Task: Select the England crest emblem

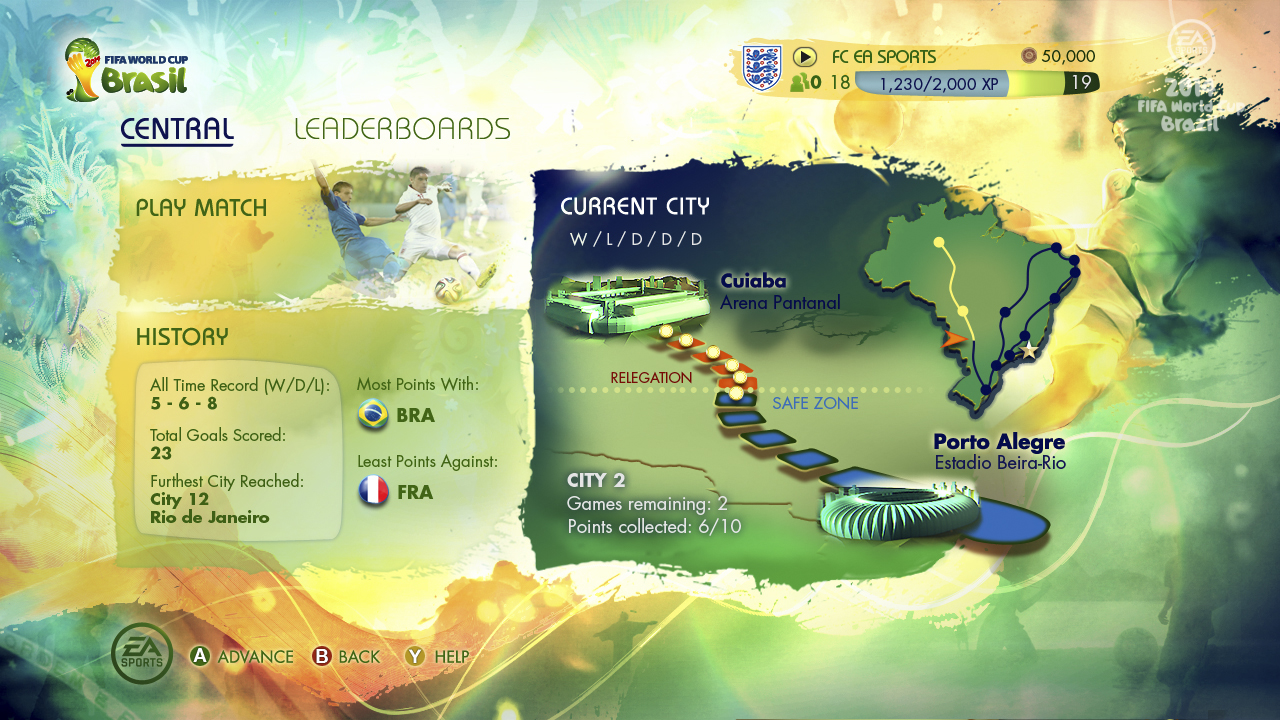Action: tap(764, 68)
